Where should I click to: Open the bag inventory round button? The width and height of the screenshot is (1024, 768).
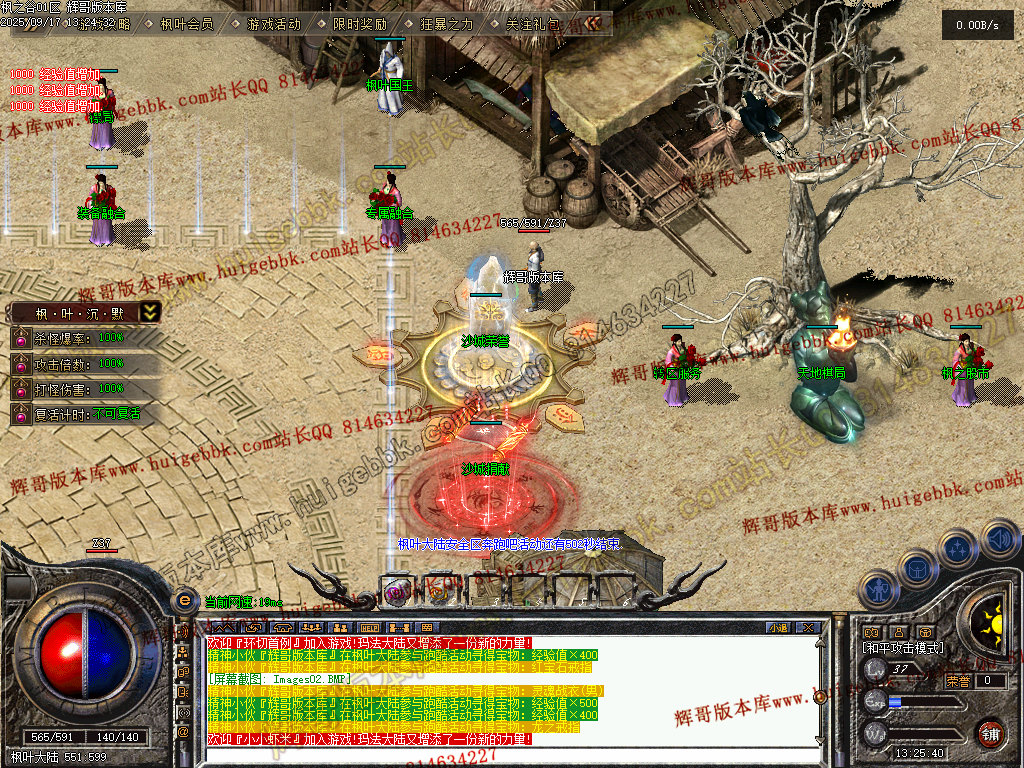[x=917, y=569]
